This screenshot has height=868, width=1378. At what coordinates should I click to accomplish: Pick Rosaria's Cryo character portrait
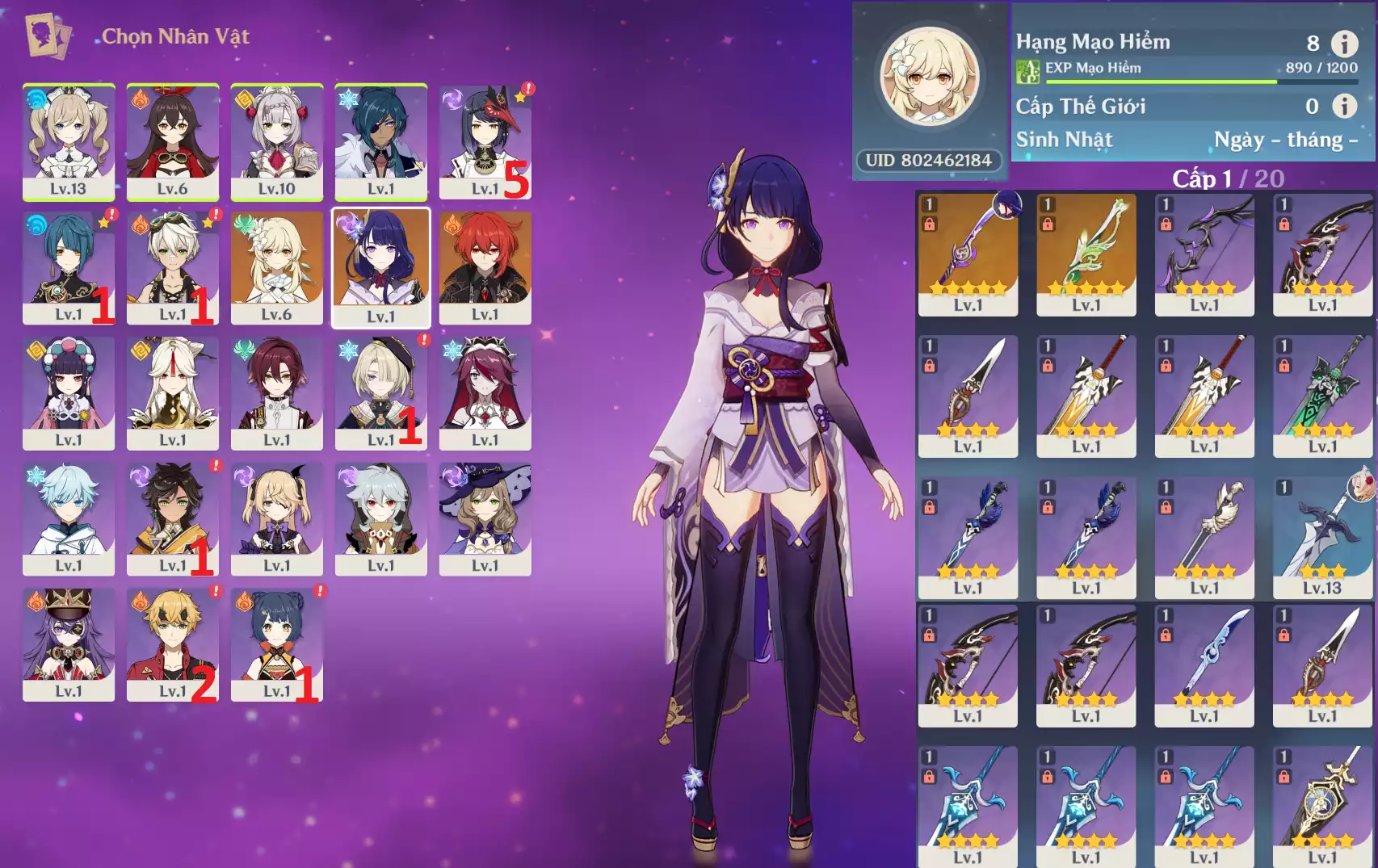[485, 393]
